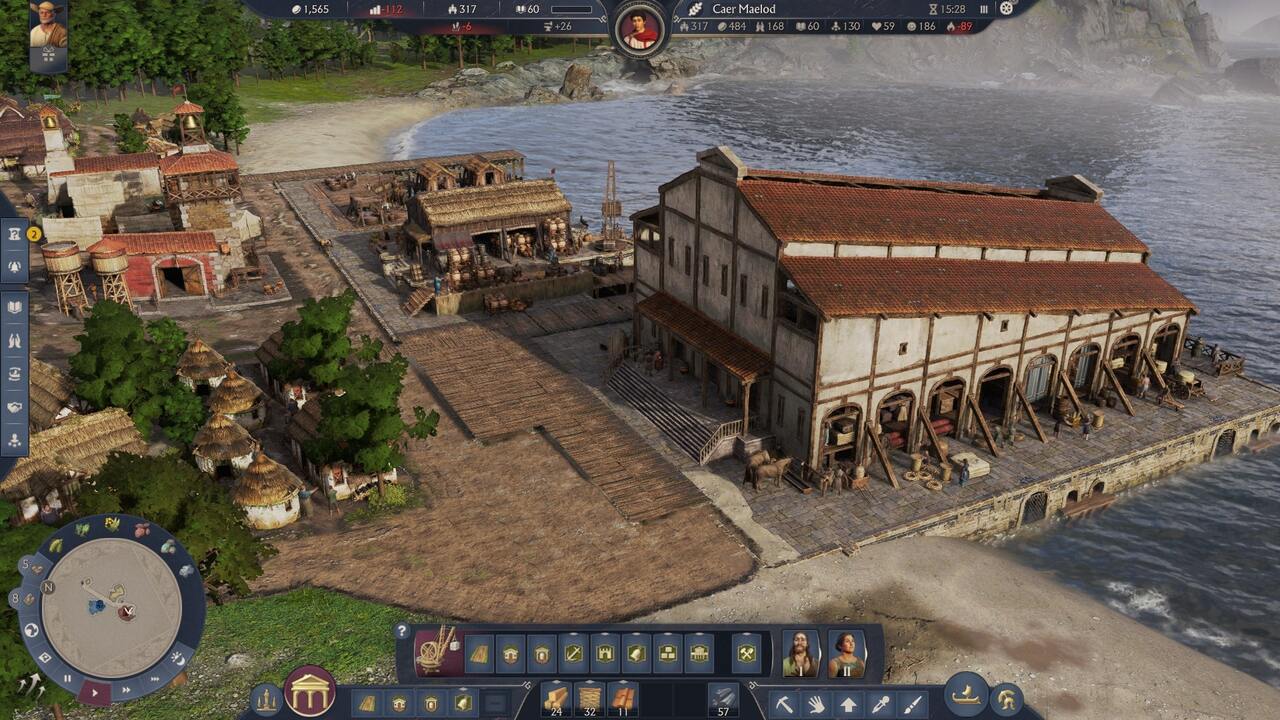Set triple fast-forward speed

155,679
